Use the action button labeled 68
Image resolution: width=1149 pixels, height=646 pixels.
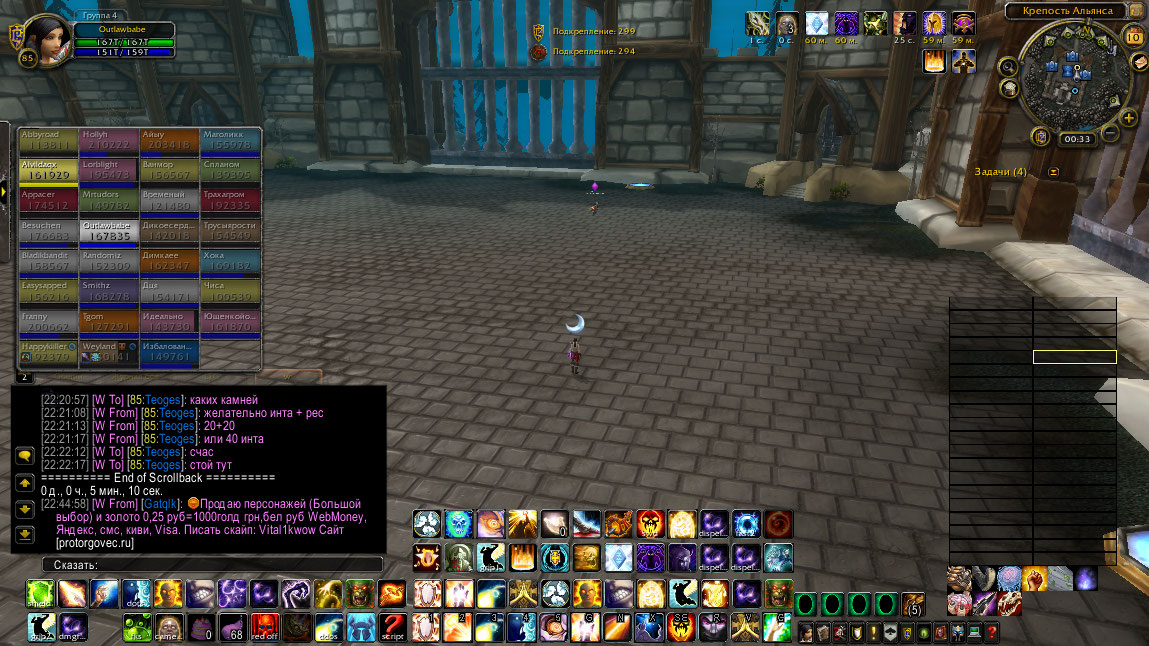(235, 628)
